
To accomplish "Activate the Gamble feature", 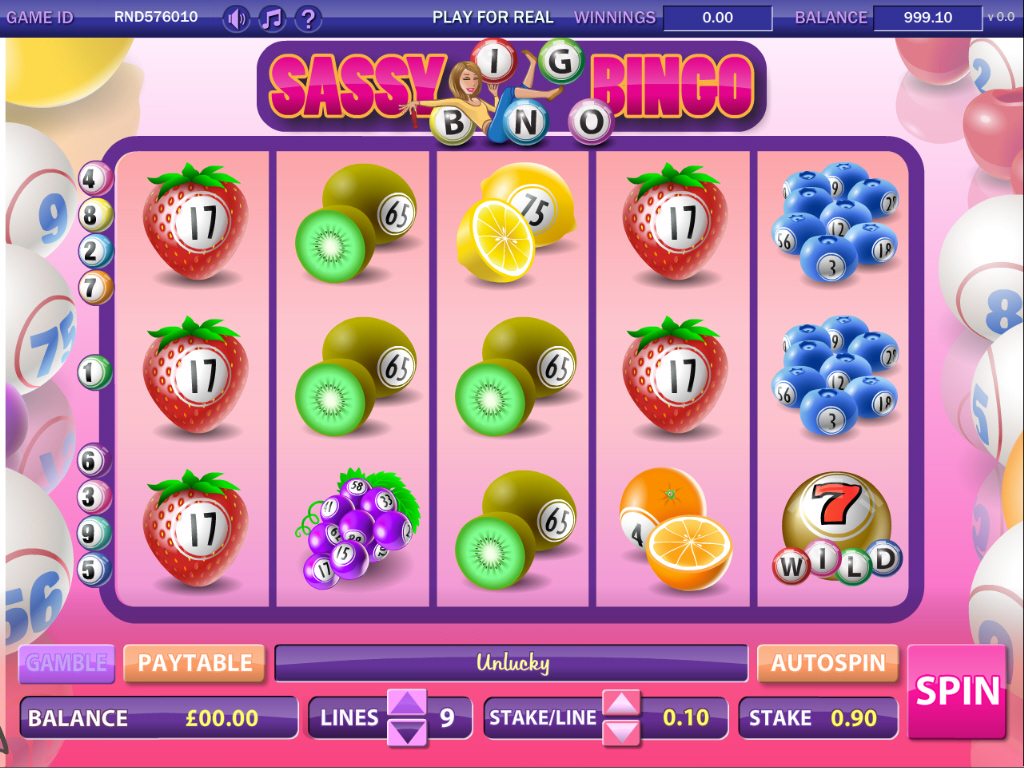I will (67, 663).
